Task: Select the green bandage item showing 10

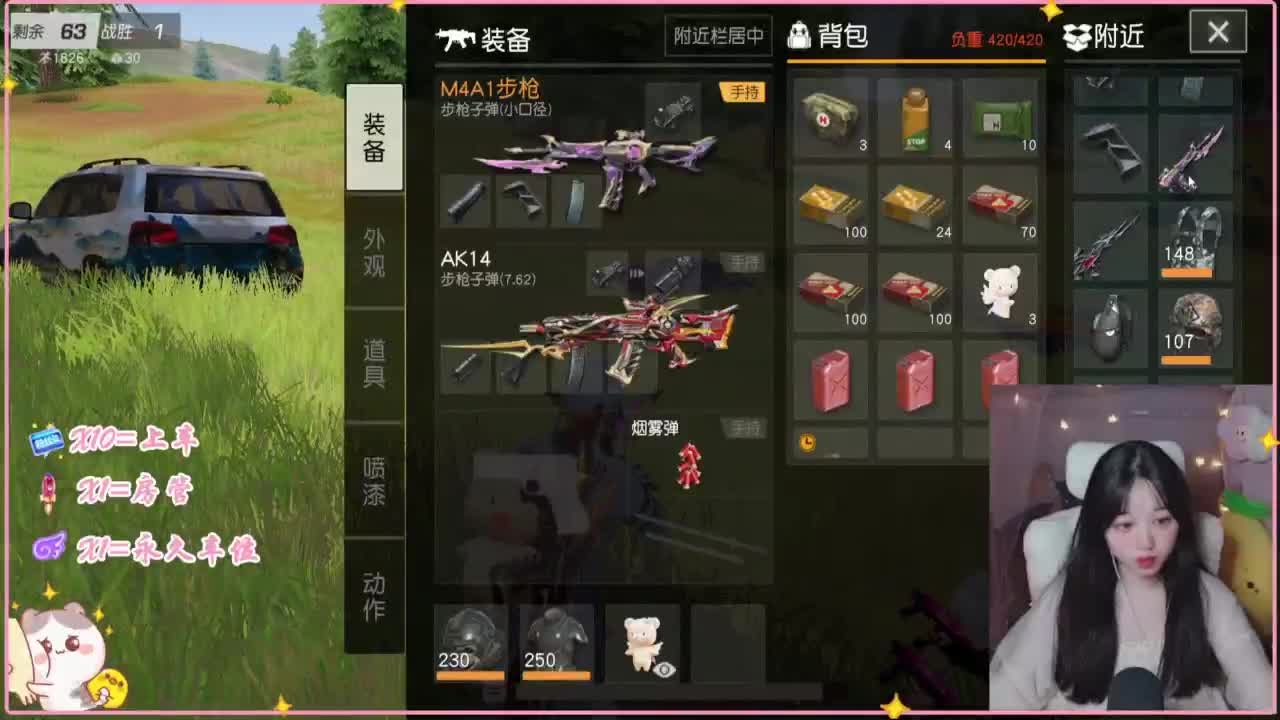Action: 1000,118
